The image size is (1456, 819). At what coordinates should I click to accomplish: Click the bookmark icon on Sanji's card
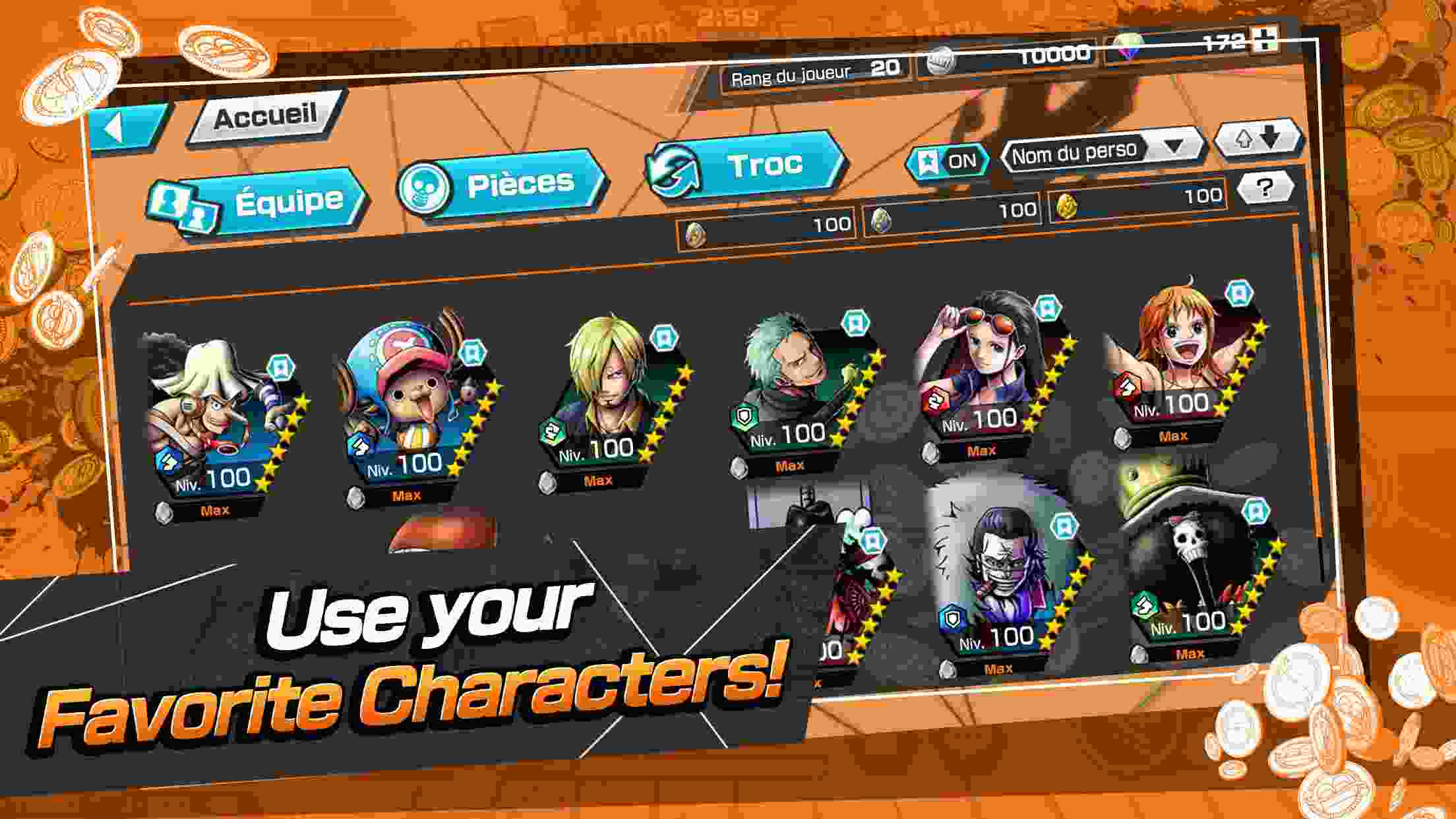click(x=664, y=338)
